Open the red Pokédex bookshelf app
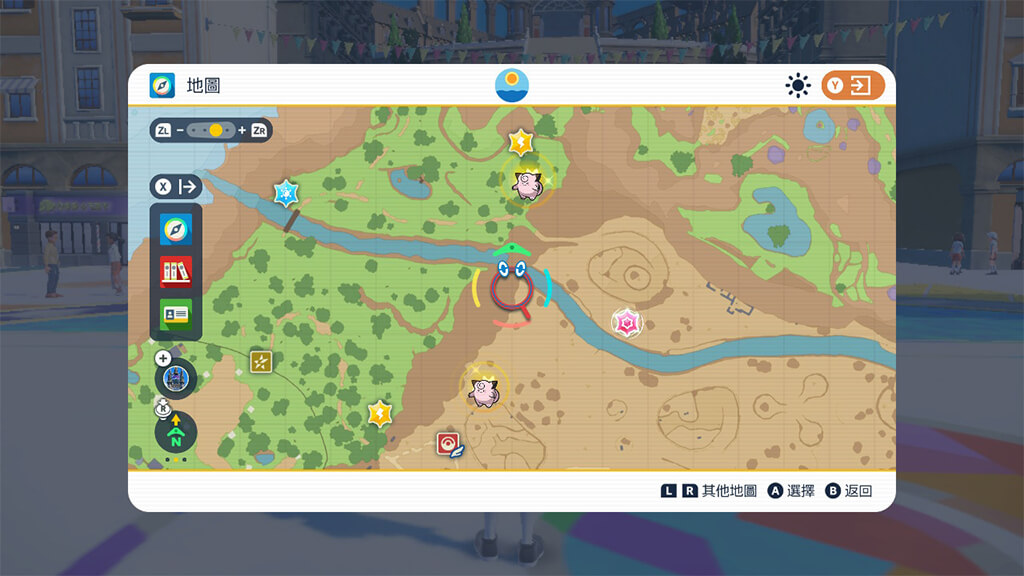The height and width of the screenshot is (576, 1024). click(176, 271)
